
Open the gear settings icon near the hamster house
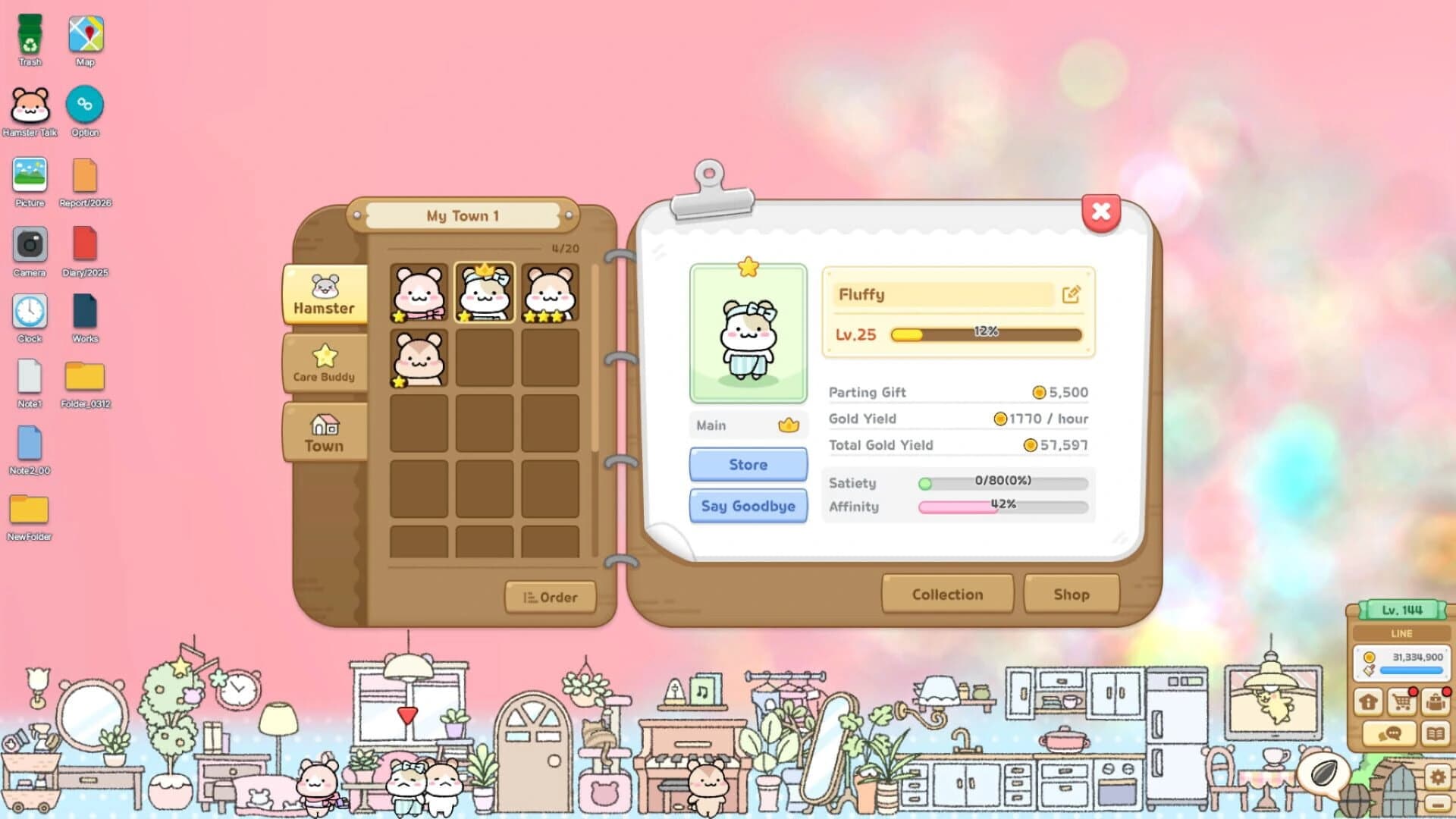click(1436, 777)
